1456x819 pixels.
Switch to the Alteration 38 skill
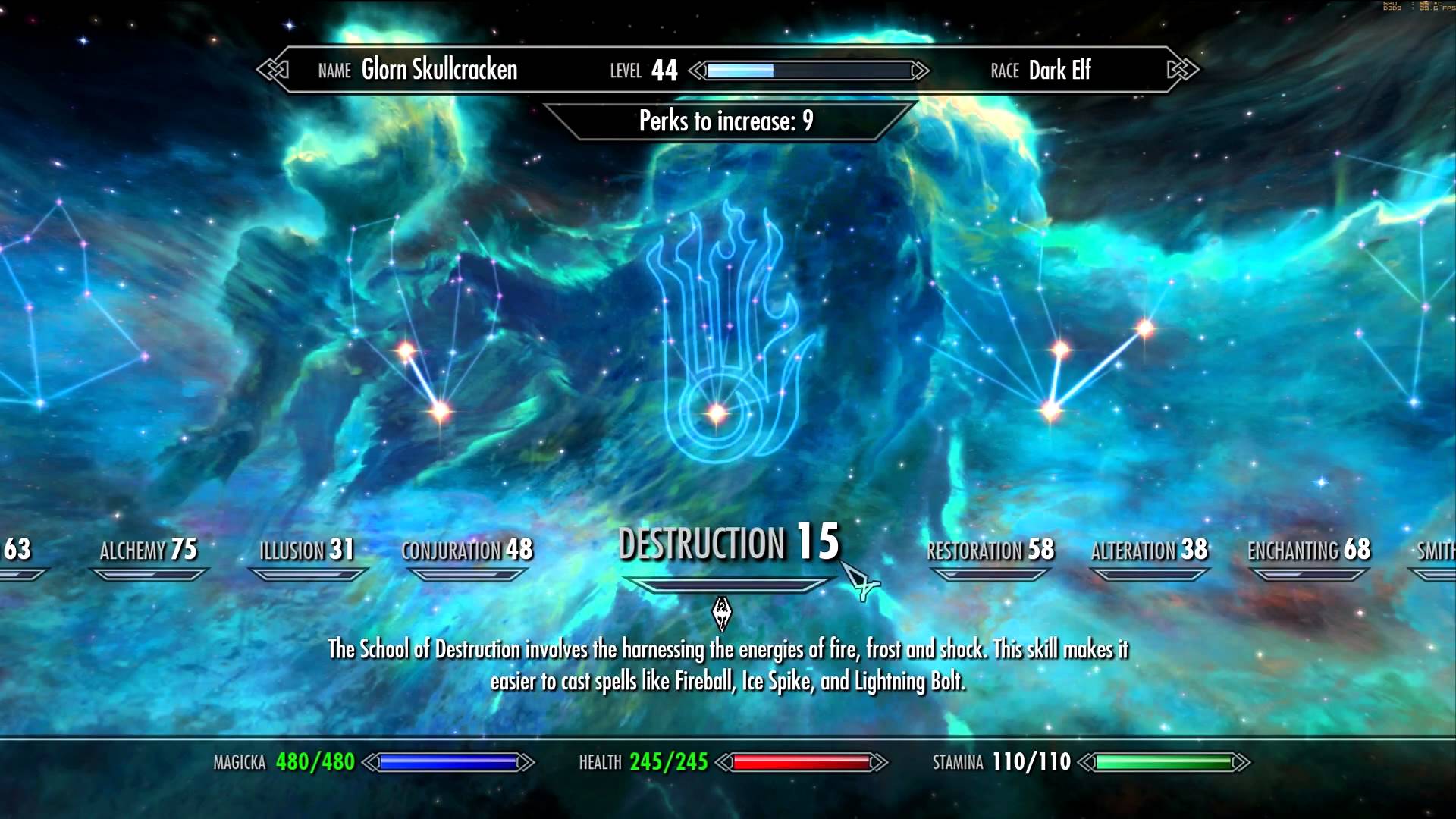(x=1149, y=551)
